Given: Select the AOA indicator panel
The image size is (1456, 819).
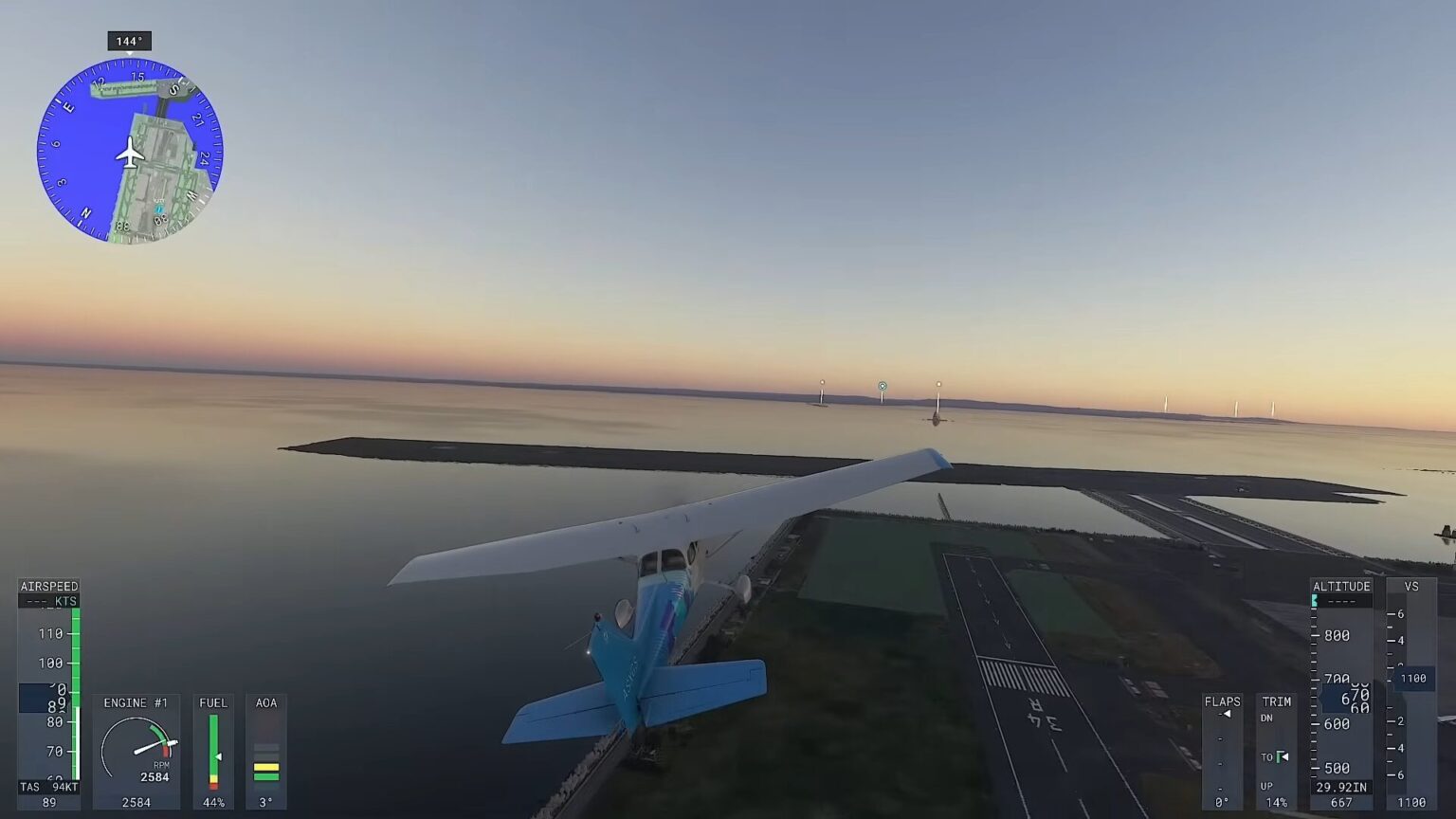Looking at the screenshot, I should click(266, 749).
